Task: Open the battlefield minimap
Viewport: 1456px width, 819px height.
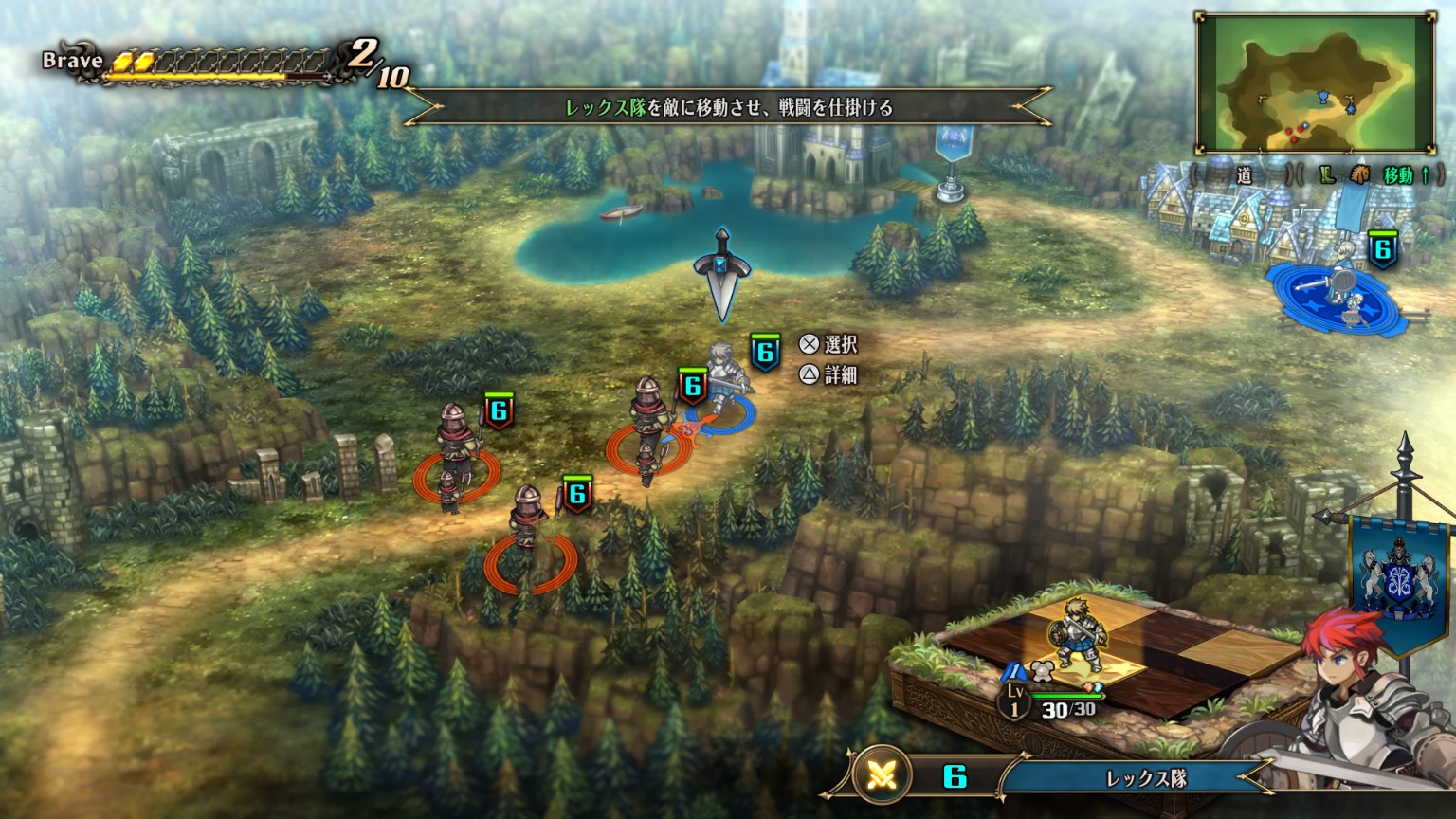Action: [1316, 82]
